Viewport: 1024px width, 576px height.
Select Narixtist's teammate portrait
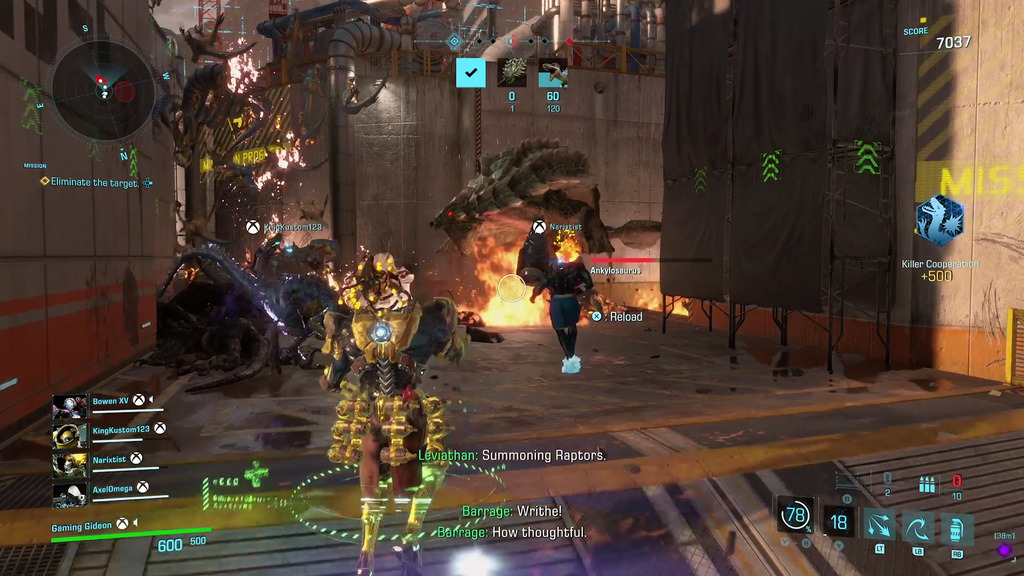(70, 465)
